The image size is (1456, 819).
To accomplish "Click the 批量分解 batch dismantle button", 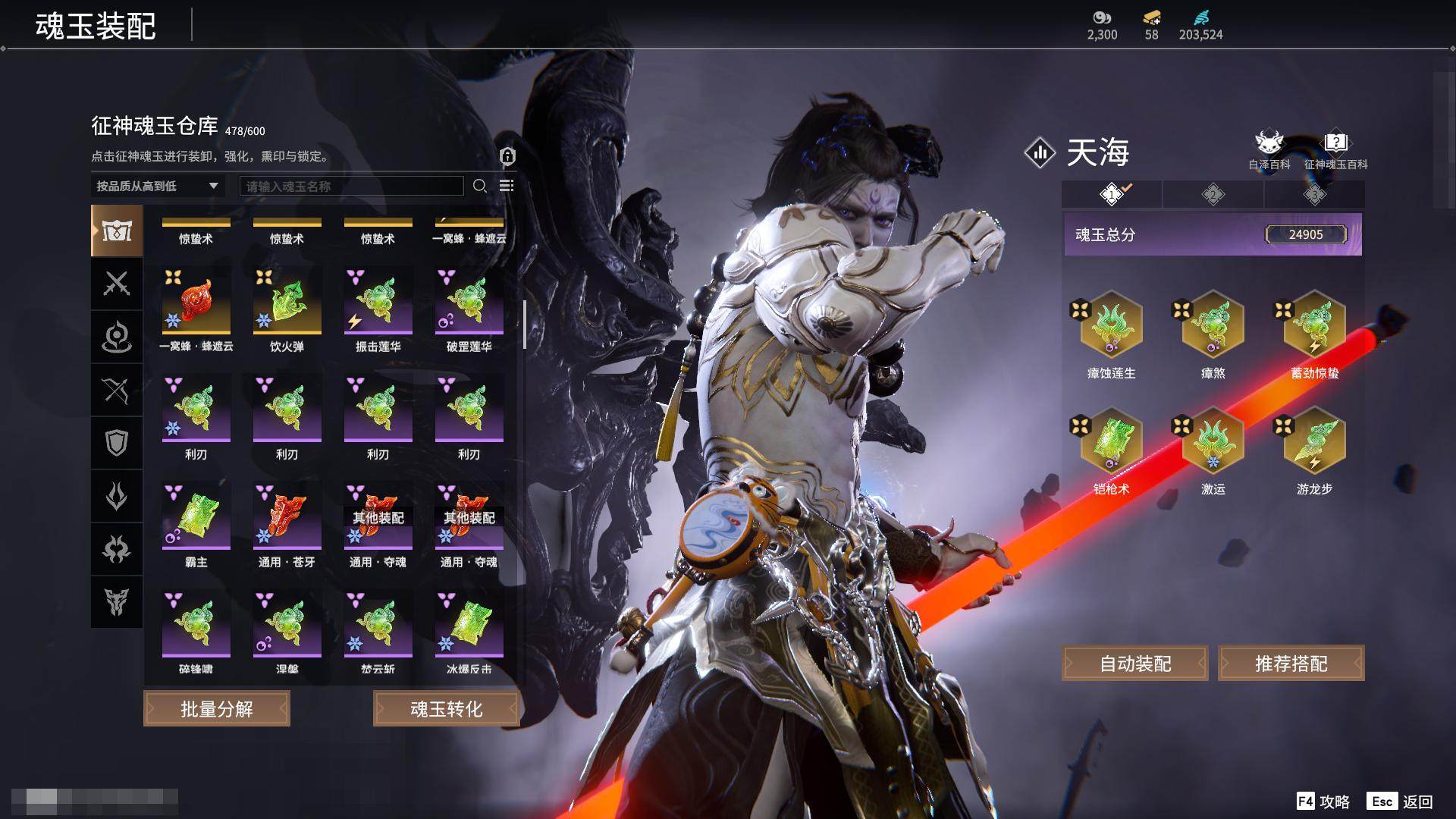I will click(217, 709).
